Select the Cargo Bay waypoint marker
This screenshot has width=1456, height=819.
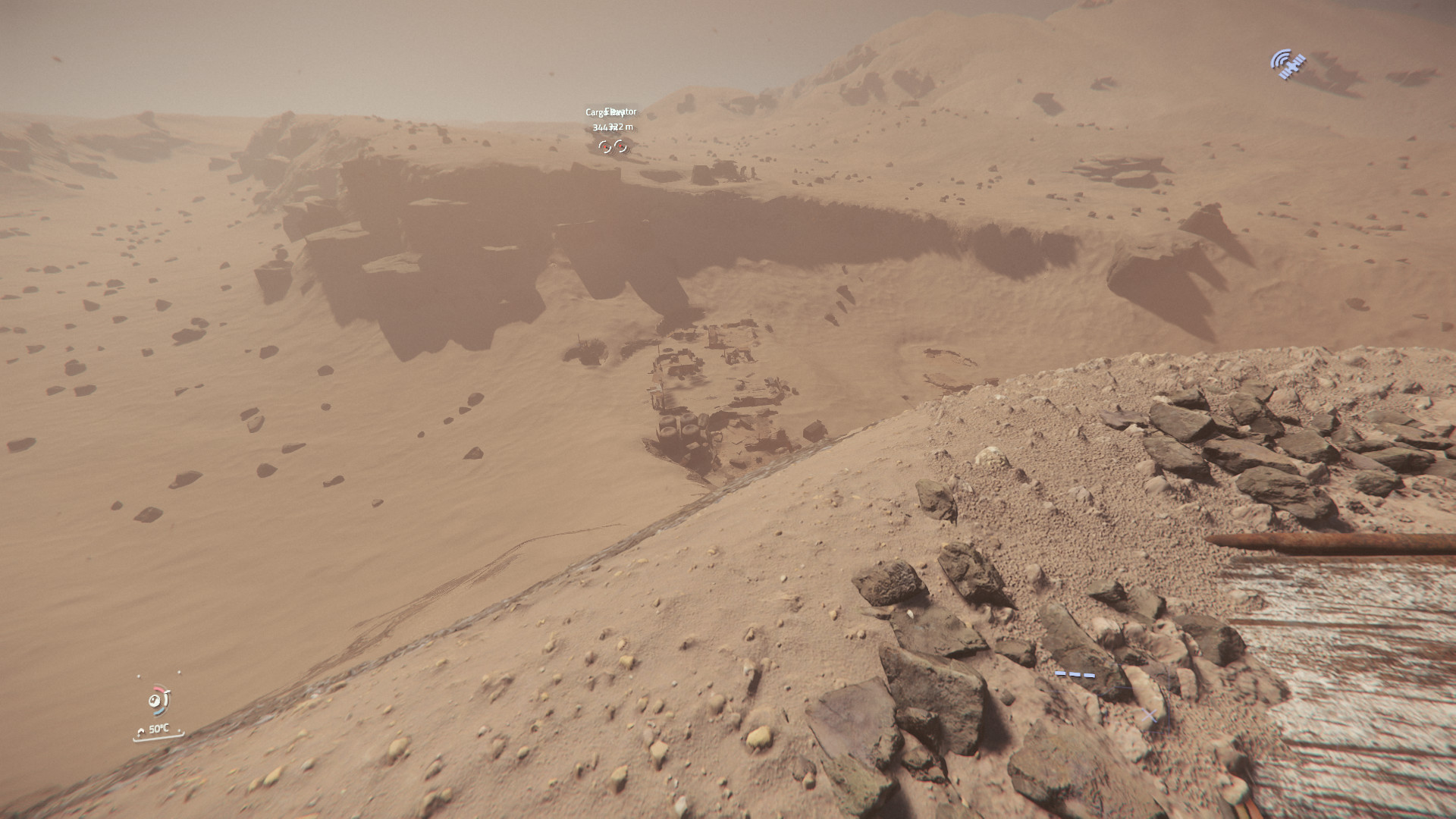[x=604, y=146]
